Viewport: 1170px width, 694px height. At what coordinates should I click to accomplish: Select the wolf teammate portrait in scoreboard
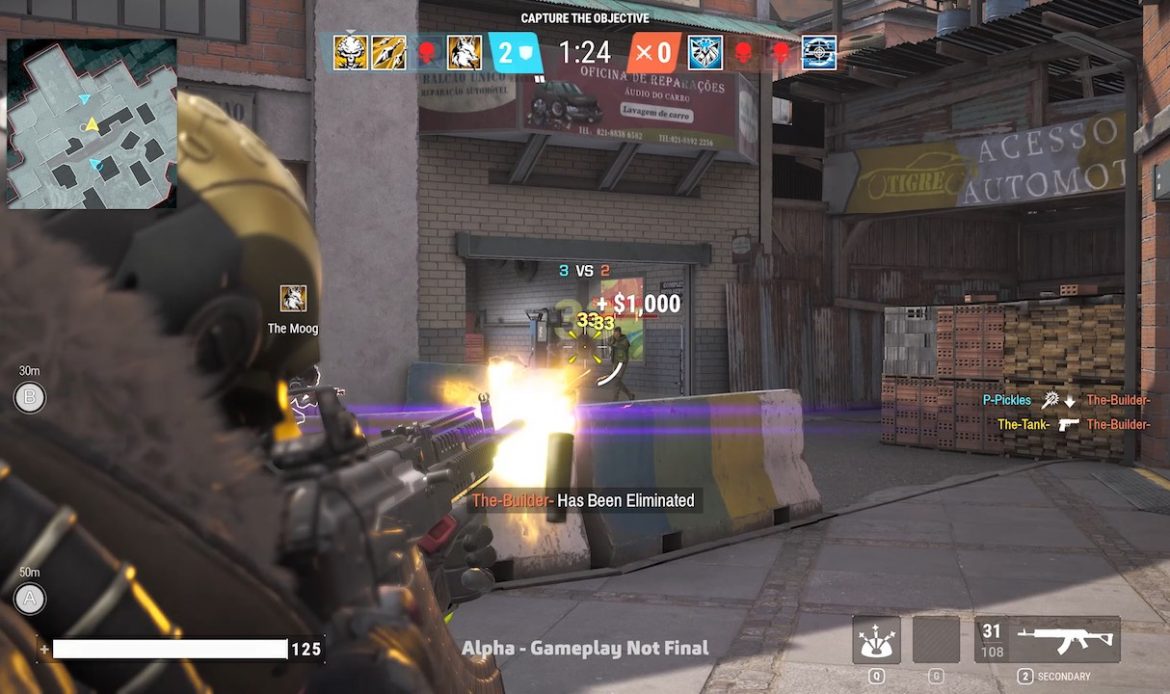click(464, 52)
